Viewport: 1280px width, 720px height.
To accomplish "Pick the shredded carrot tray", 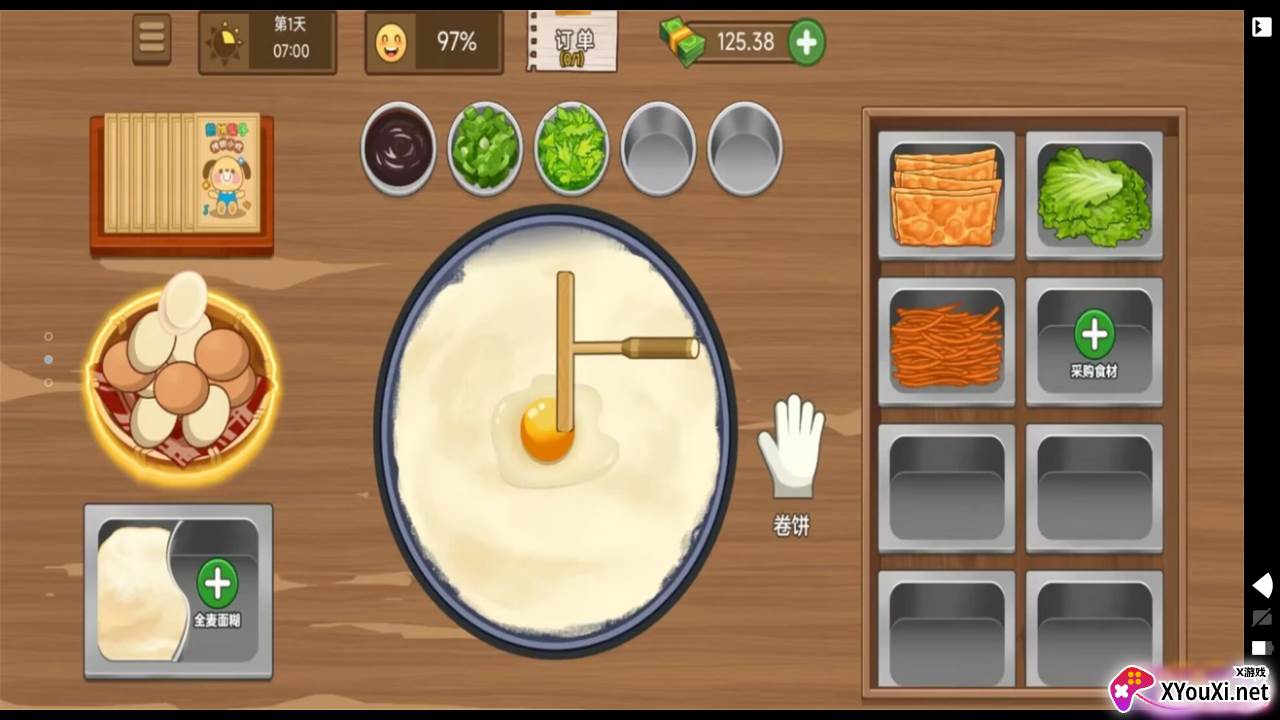I will pyautogui.click(x=946, y=343).
